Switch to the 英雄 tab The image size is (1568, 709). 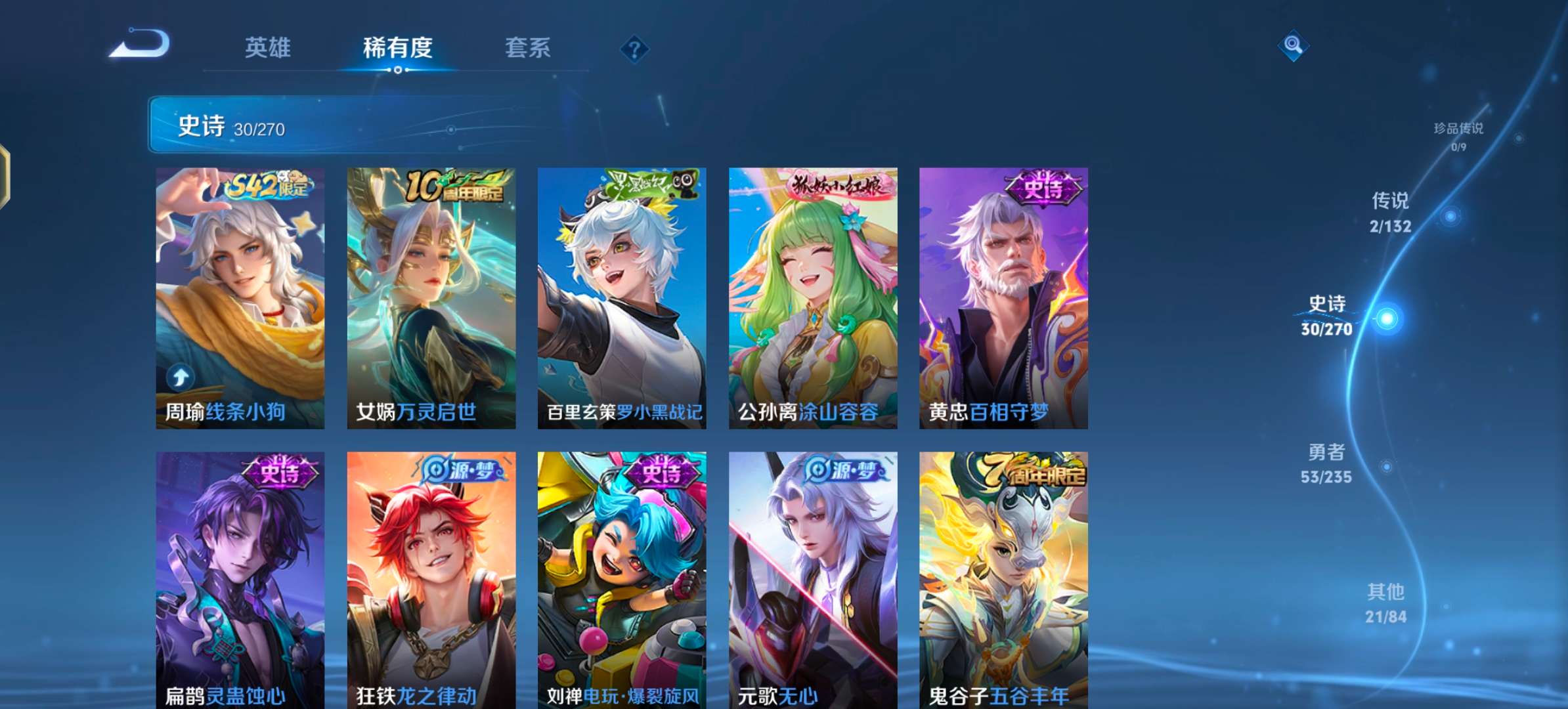coord(267,48)
